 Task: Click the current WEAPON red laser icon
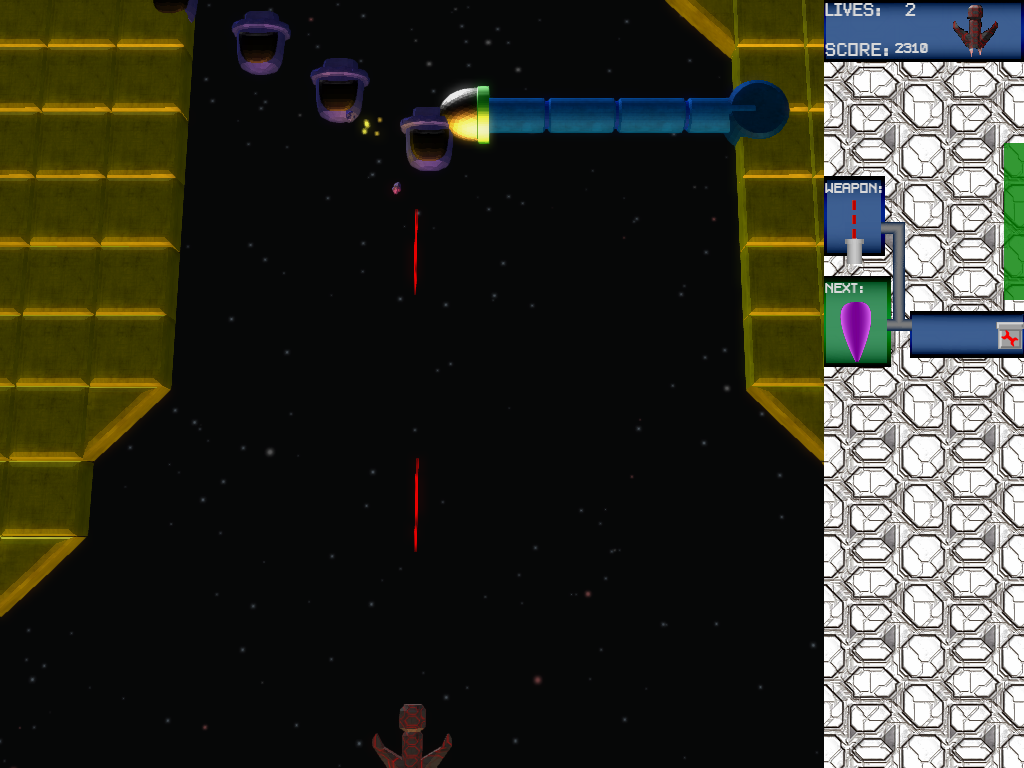(x=854, y=220)
